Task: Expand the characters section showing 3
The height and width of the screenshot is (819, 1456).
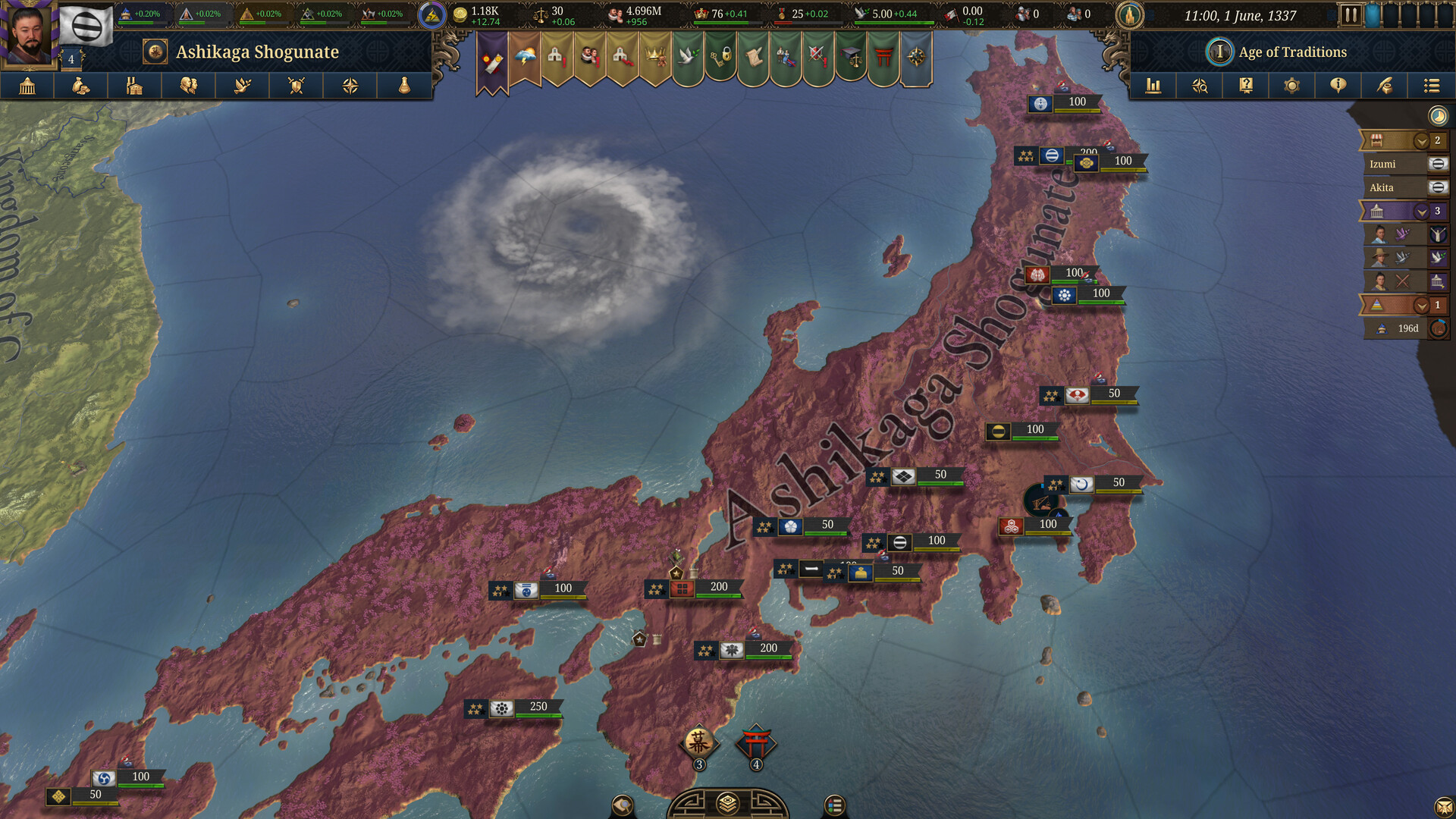Action: click(x=1421, y=211)
